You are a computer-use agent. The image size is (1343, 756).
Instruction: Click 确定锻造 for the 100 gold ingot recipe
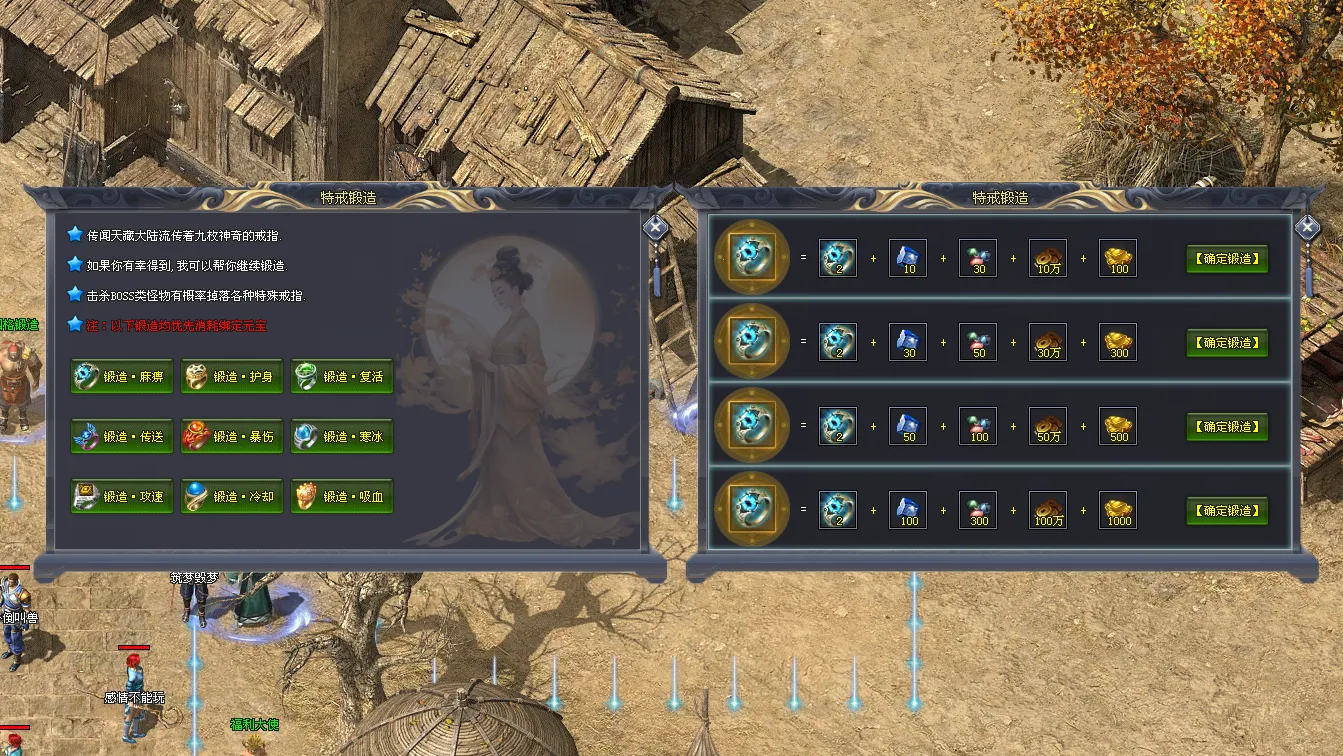[x=1227, y=259]
